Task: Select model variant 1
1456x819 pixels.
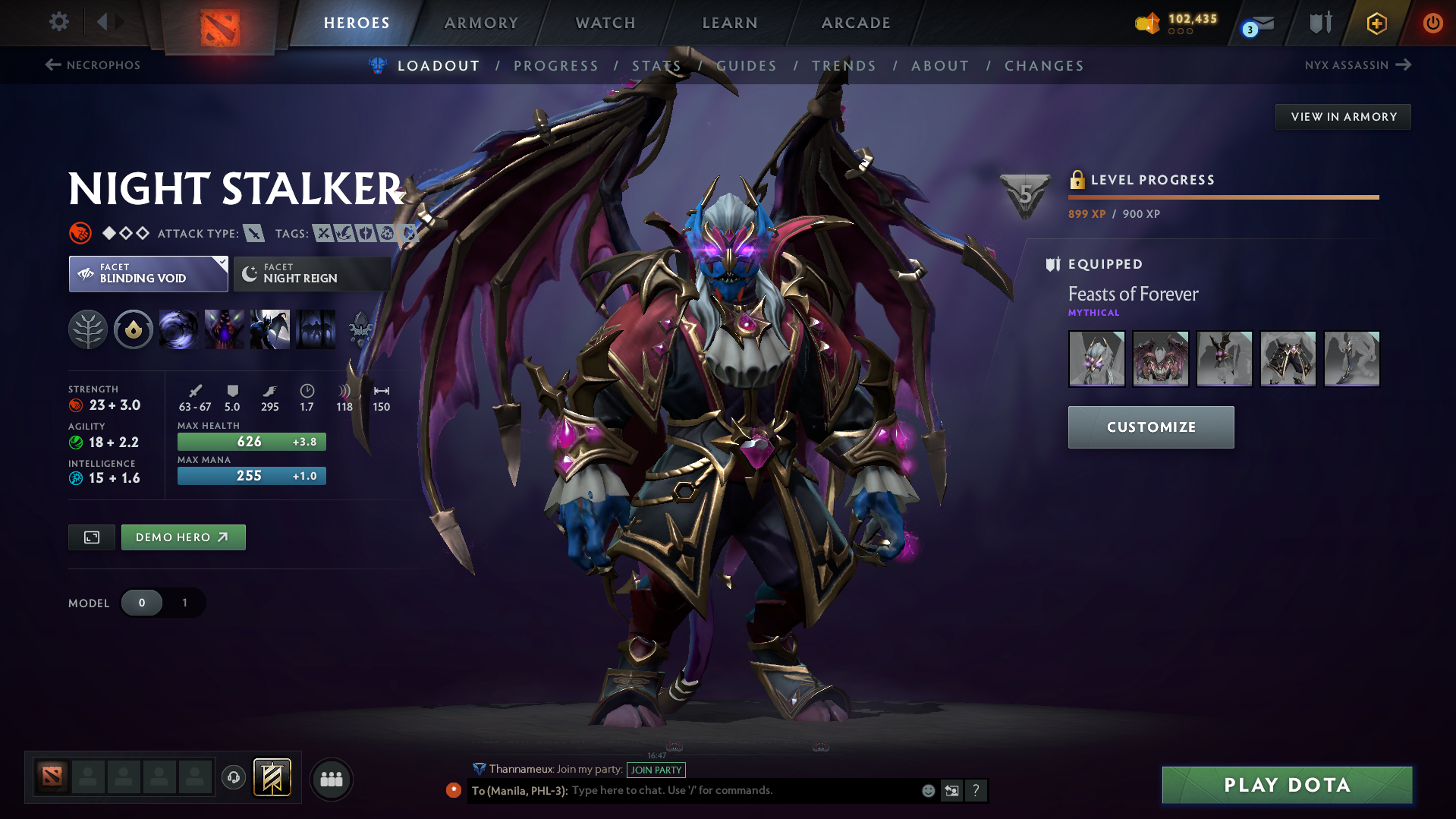Action: pyautogui.click(x=184, y=603)
